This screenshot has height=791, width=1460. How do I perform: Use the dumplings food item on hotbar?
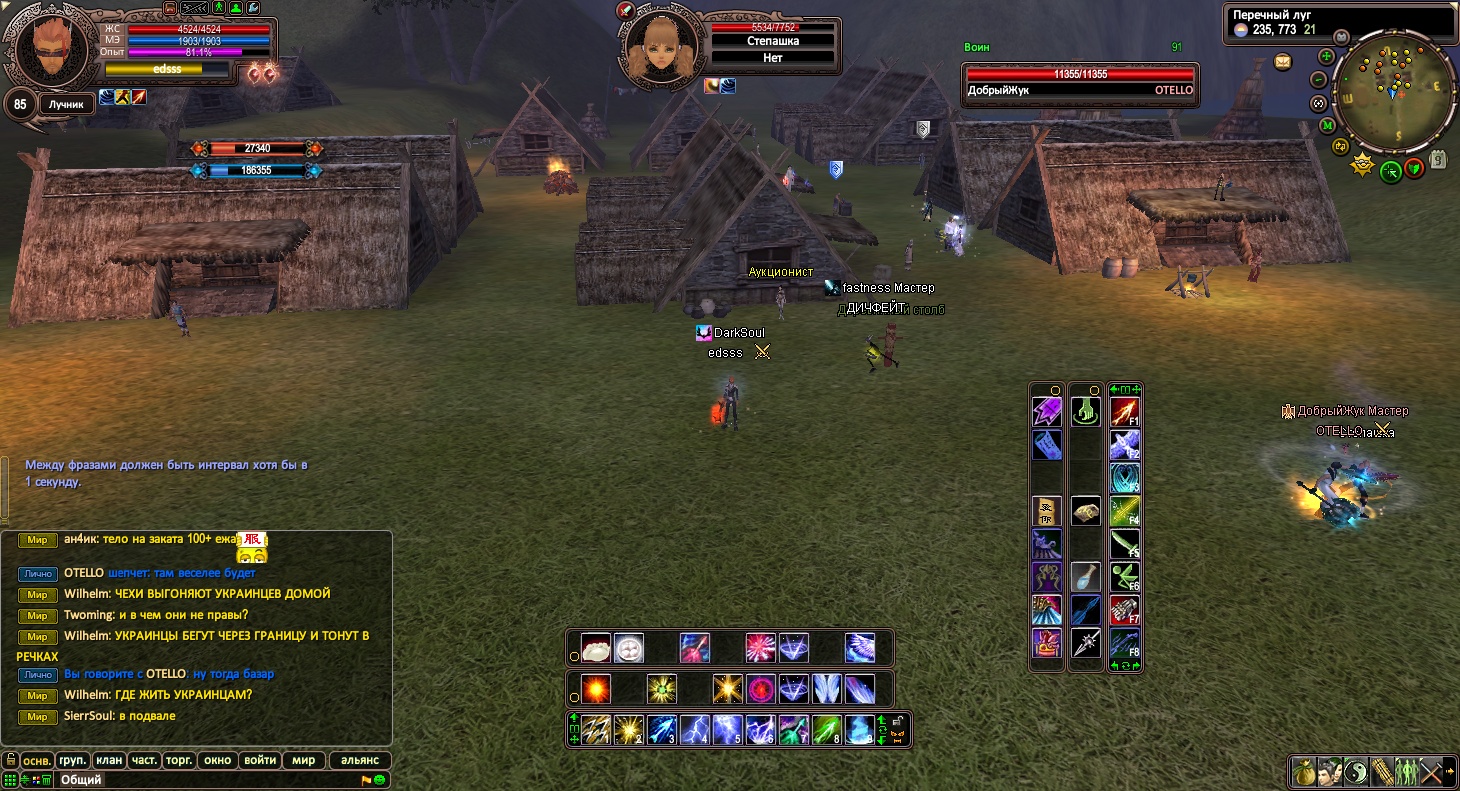(596, 648)
